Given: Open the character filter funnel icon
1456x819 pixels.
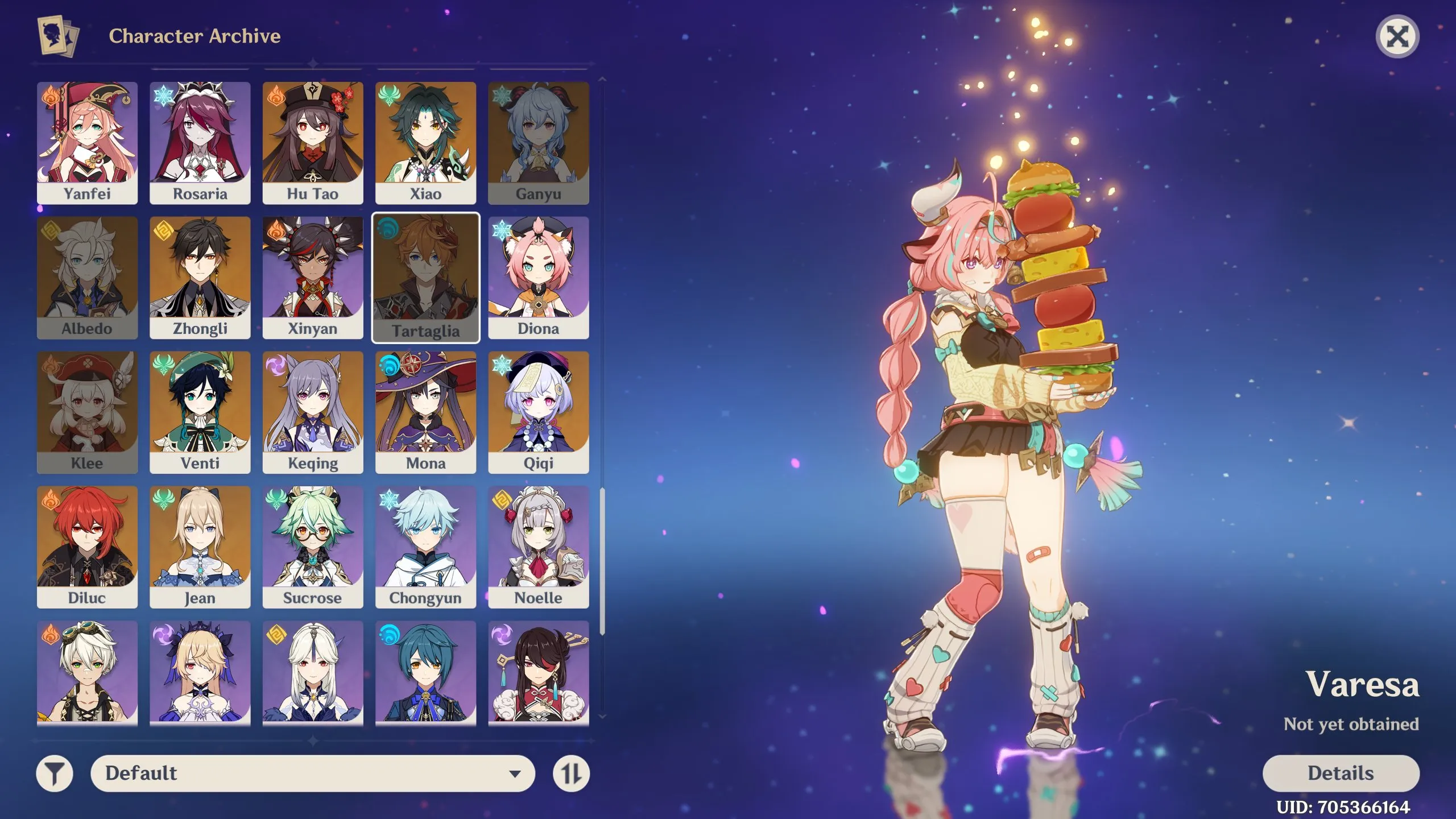Looking at the screenshot, I should point(55,773).
